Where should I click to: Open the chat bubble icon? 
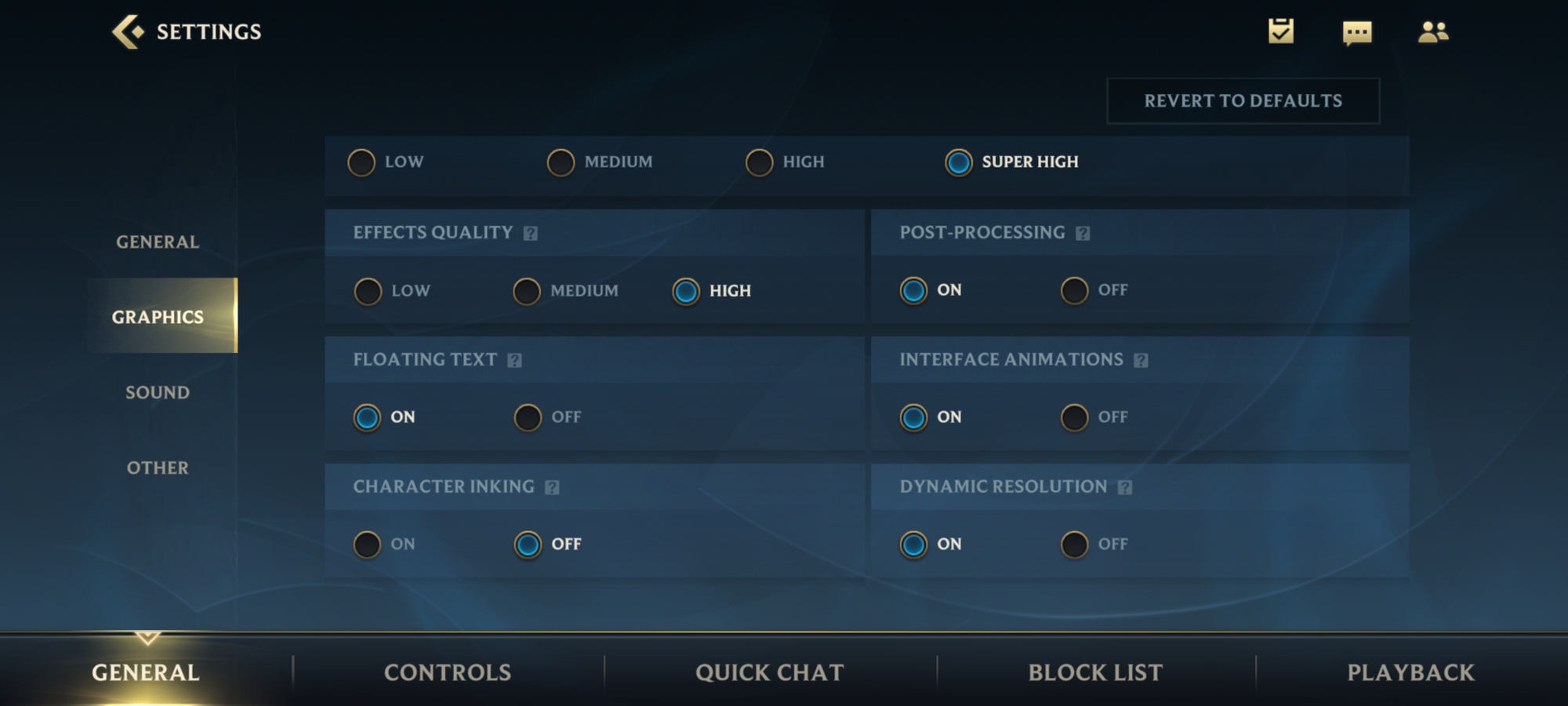(x=1357, y=33)
